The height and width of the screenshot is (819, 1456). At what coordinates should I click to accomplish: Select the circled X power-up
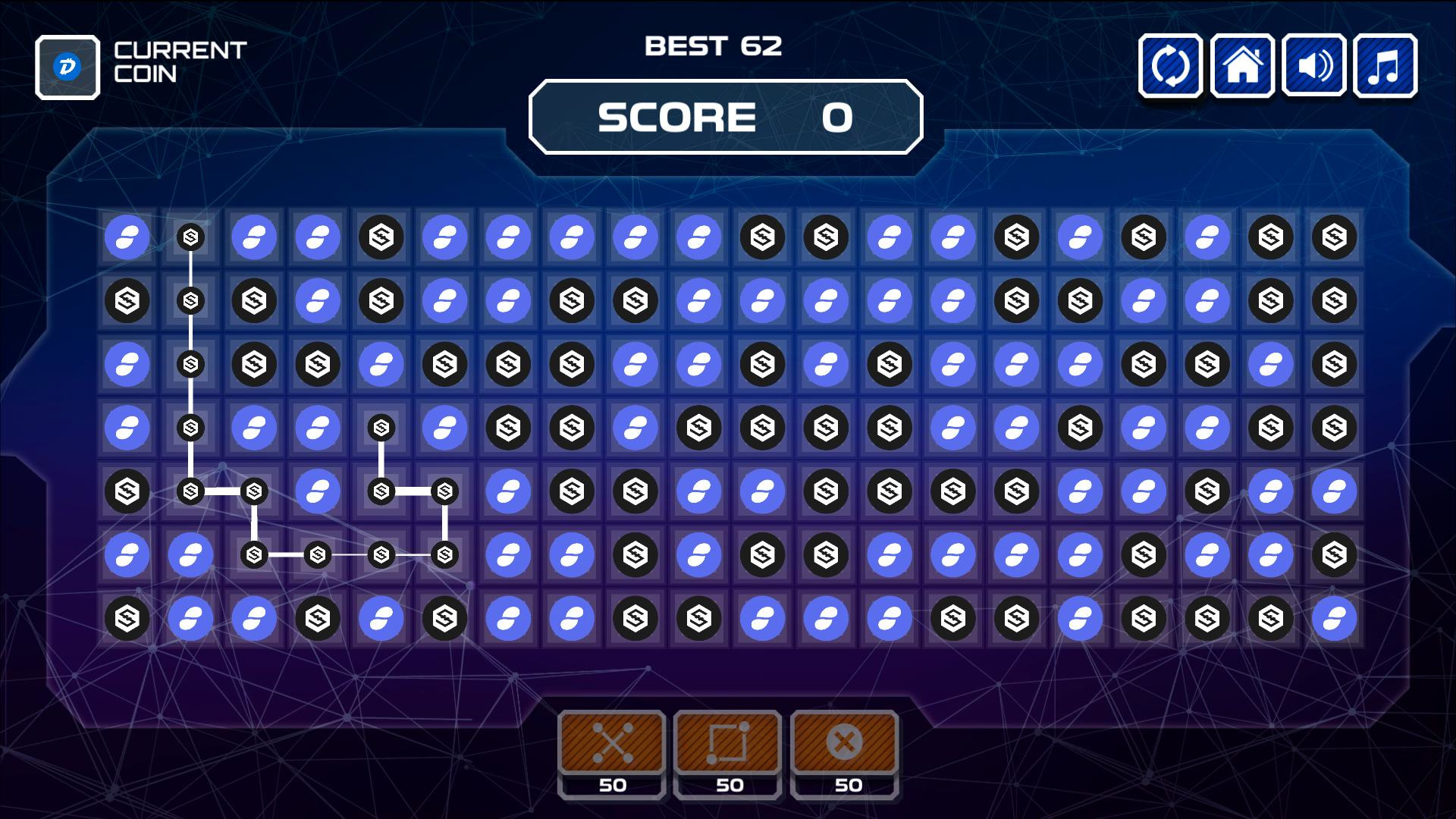(844, 742)
